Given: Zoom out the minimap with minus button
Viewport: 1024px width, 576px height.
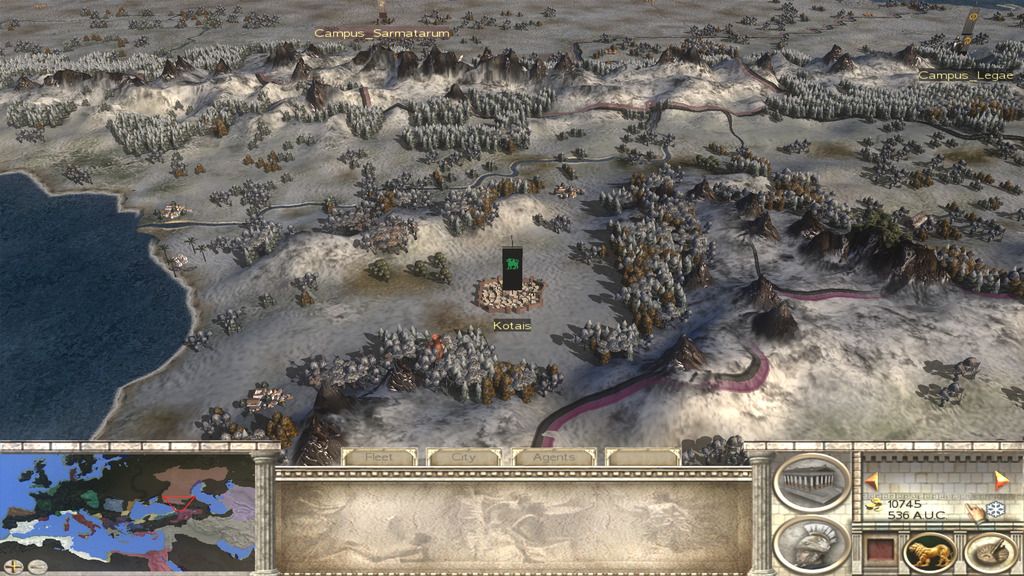Looking at the screenshot, I should tap(36, 565).
